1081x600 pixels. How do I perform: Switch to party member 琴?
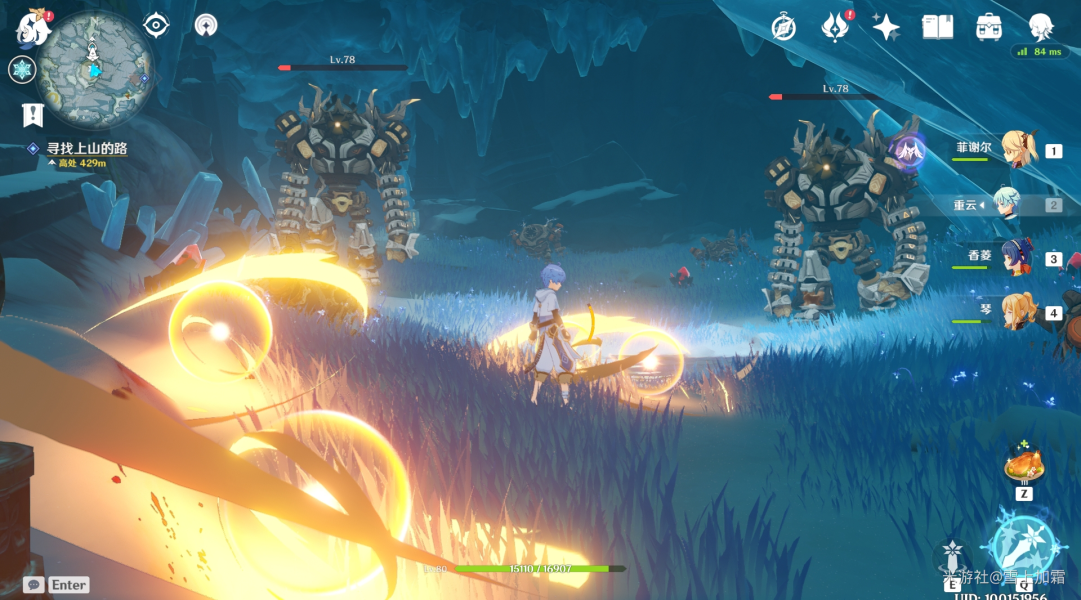coord(1019,311)
